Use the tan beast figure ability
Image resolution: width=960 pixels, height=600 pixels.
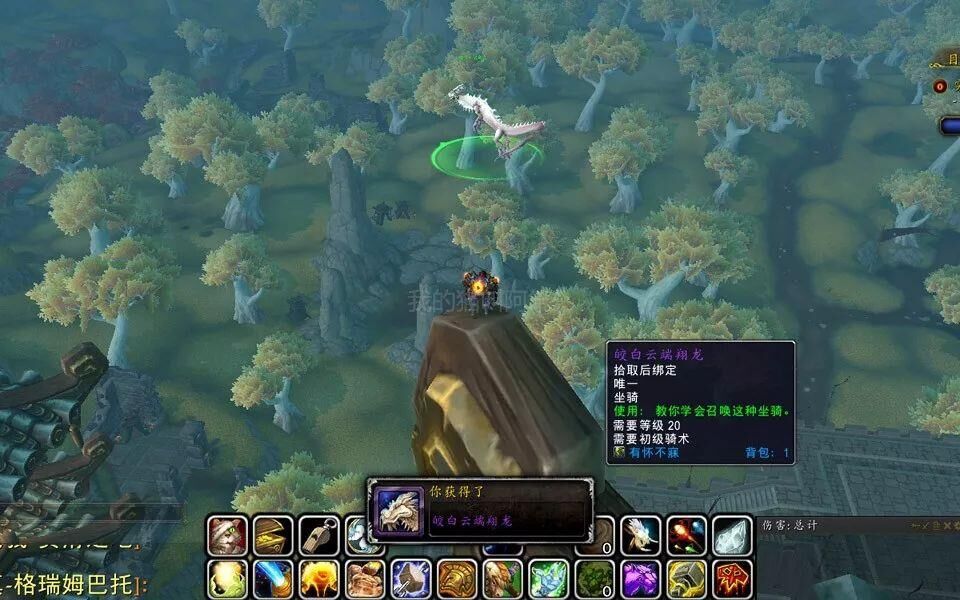pyautogui.click(x=502, y=580)
